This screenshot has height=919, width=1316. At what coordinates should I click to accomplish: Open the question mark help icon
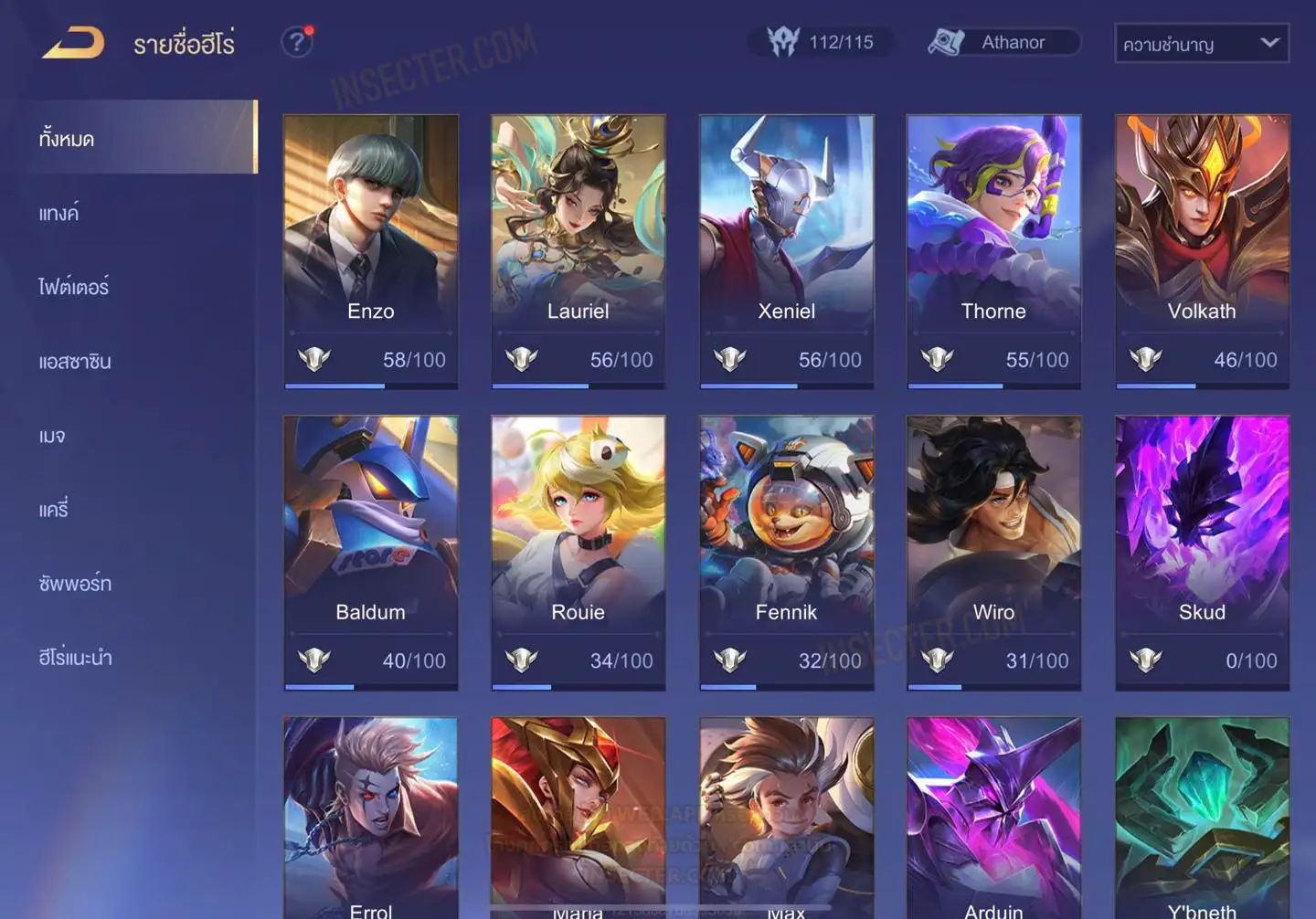click(x=296, y=42)
